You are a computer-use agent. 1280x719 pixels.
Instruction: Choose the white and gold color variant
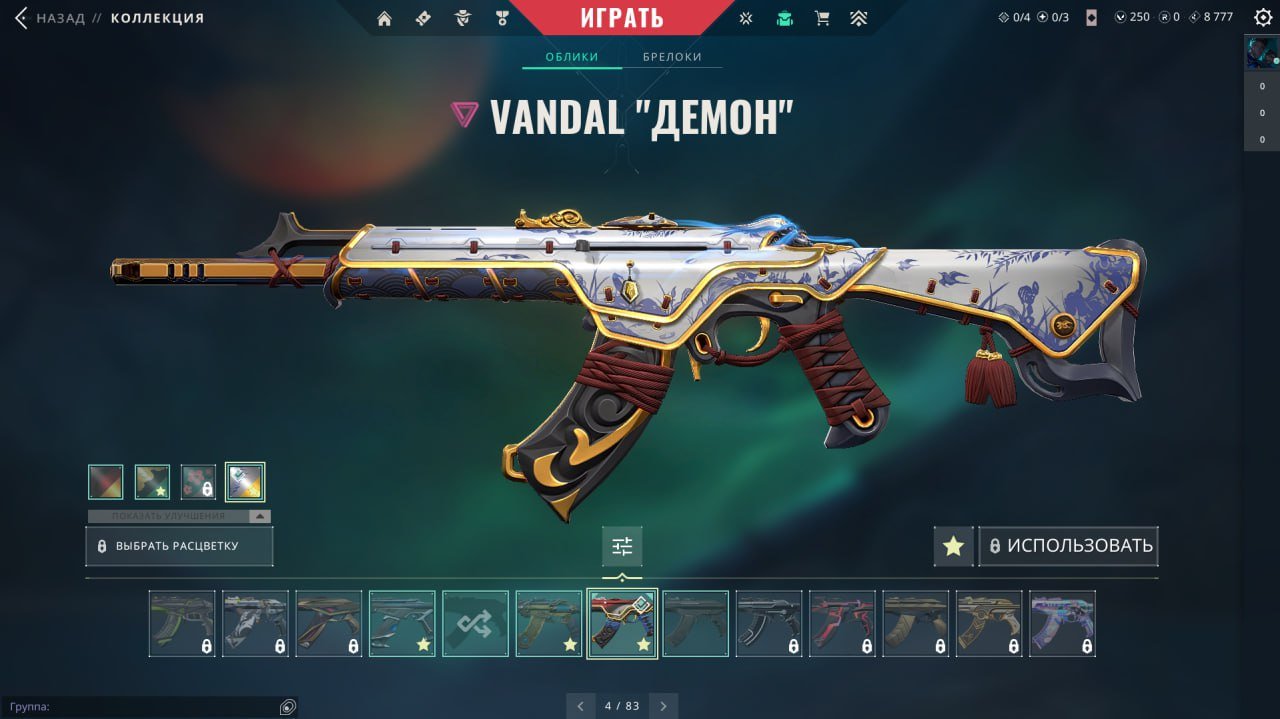pyautogui.click(x=245, y=482)
